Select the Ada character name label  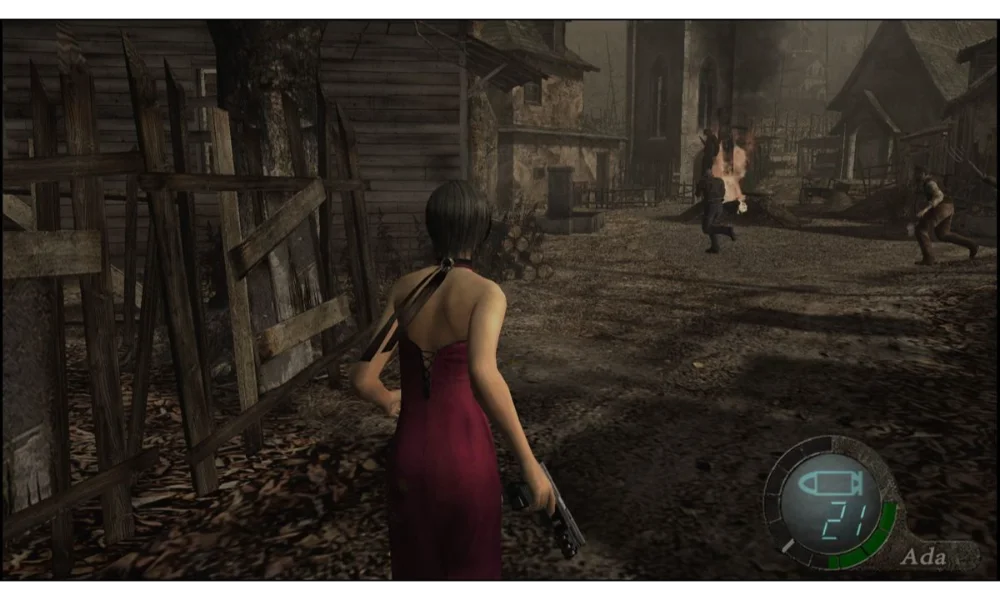point(923,557)
